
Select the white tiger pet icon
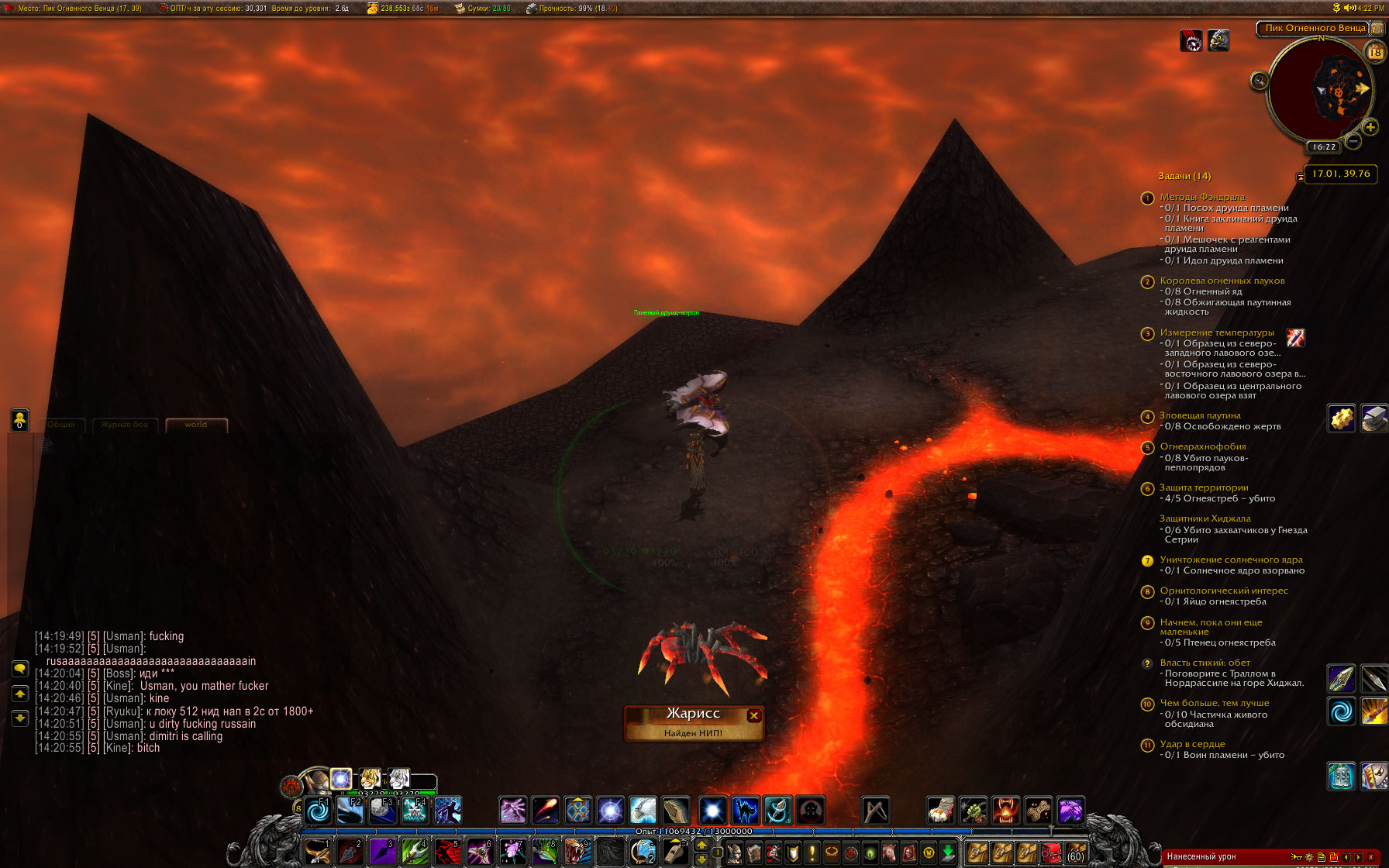click(398, 778)
